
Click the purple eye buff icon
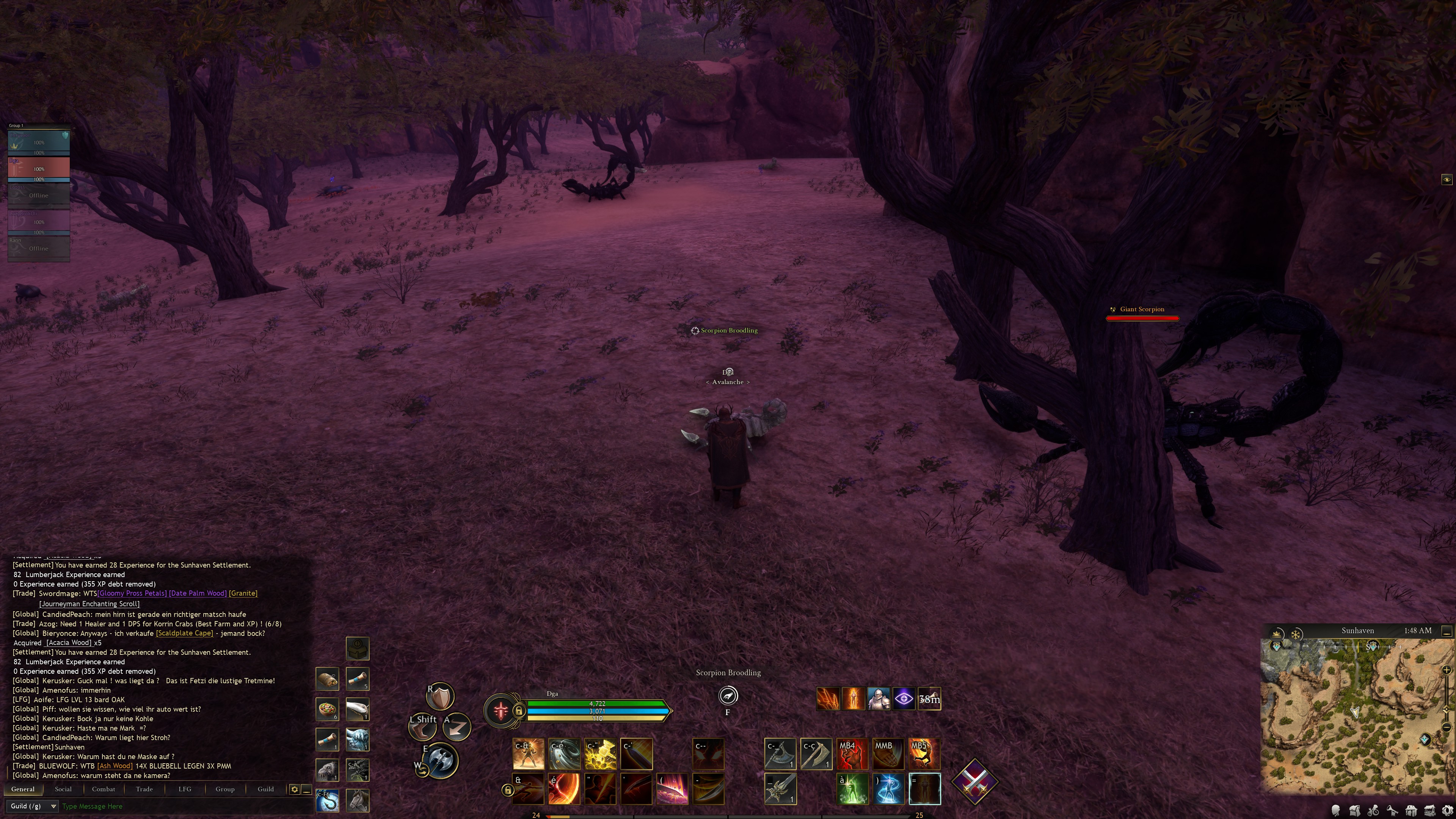903,699
